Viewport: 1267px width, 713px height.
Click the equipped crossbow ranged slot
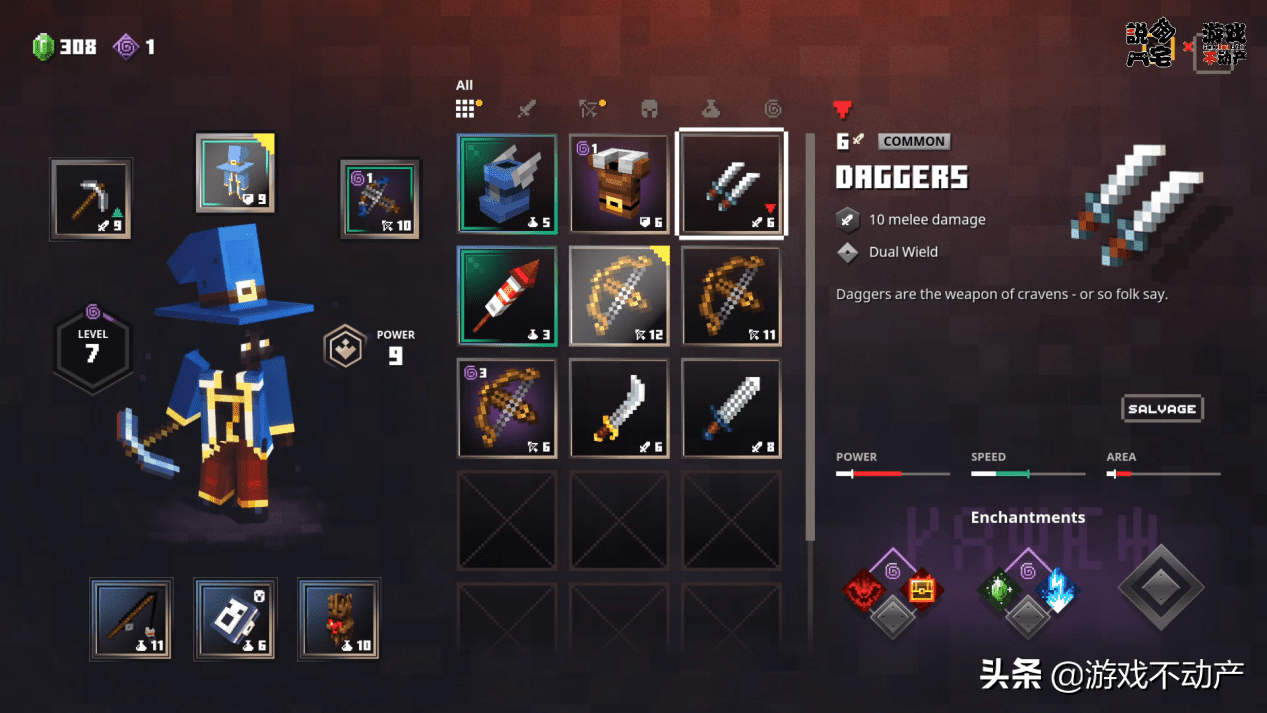click(379, 199)
